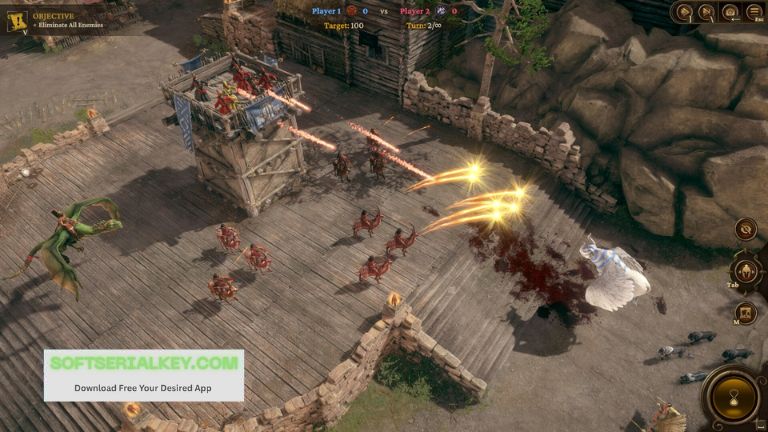Click the SOFTSERIALKEY.COM watermark banner
Image resolution: width=768 pixels, height=432 pixels.
[x=143, y=375]
